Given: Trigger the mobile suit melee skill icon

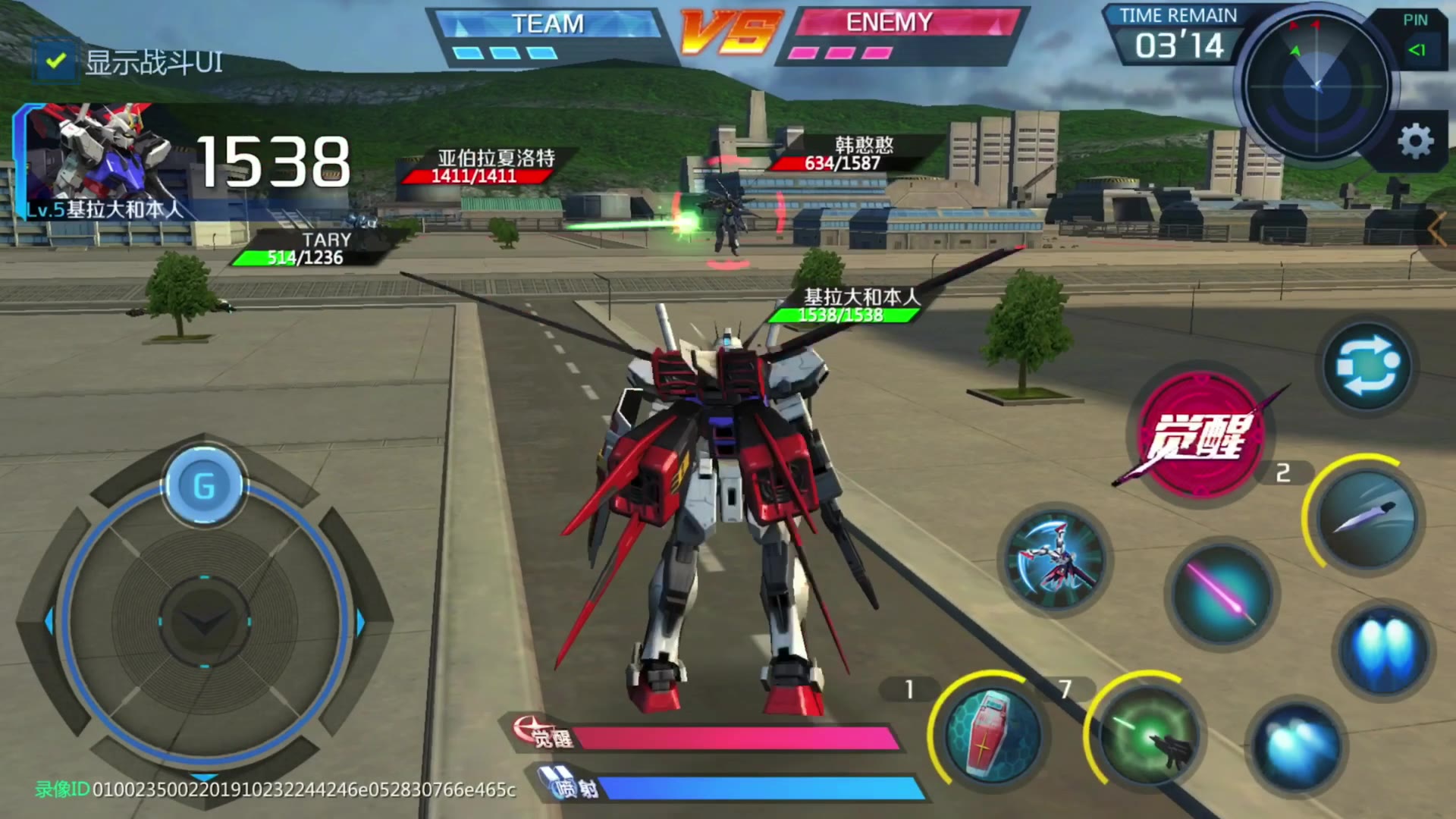Looking at the screenshot, I should 1055,560.
